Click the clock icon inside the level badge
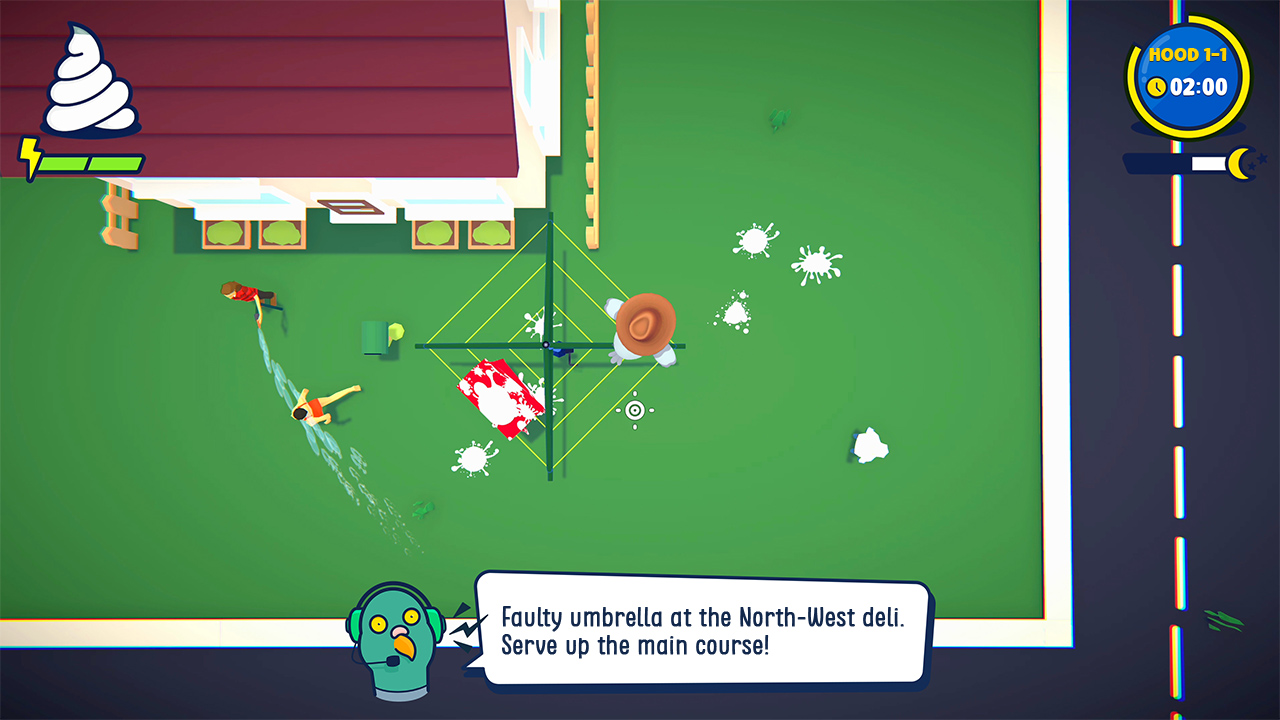This screenshot has height=720, width=1280. click(x=1156, y=87)
